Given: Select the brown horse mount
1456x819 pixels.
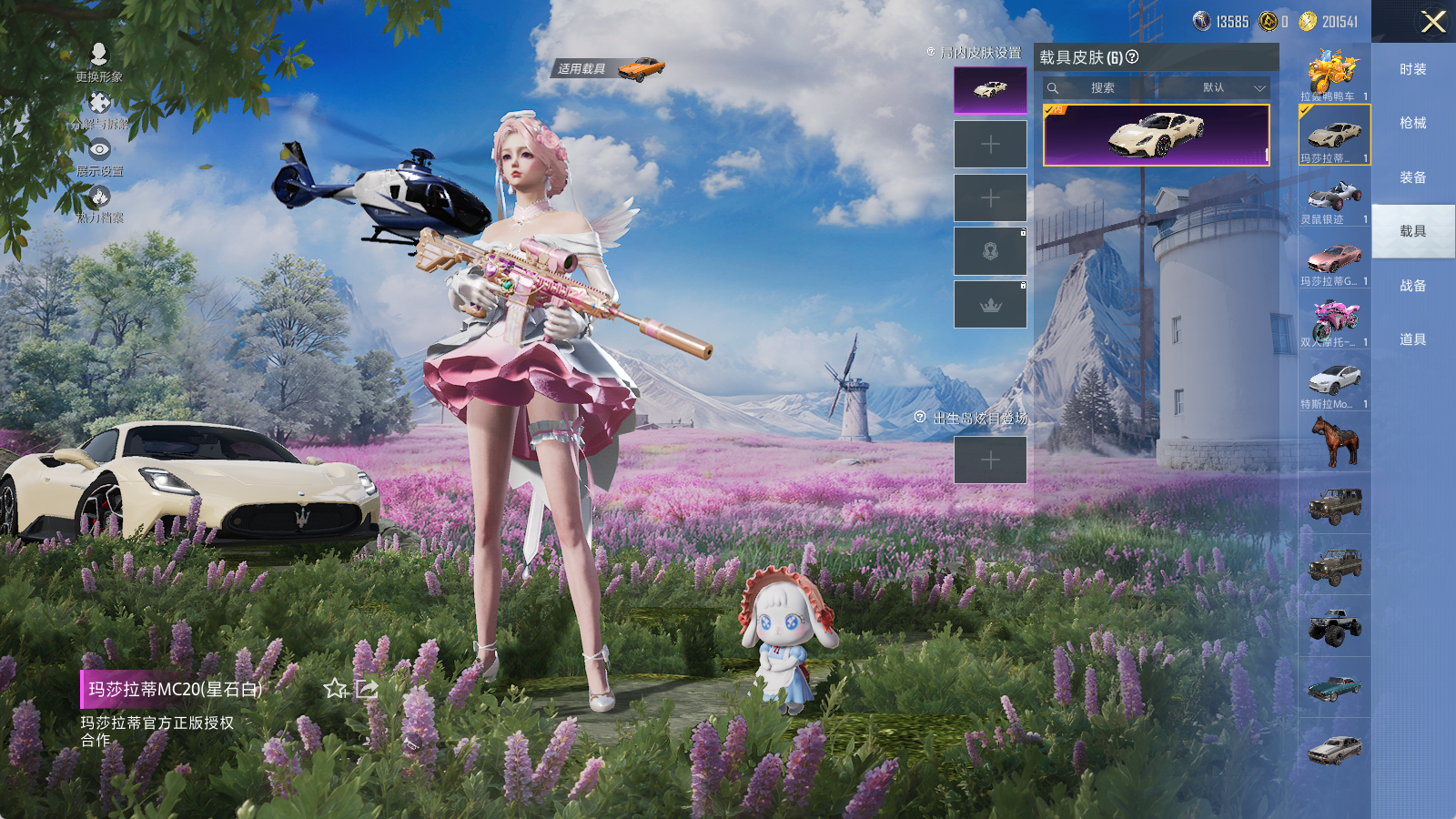Looking at the screenshot, I should (x=1334, y=441).
